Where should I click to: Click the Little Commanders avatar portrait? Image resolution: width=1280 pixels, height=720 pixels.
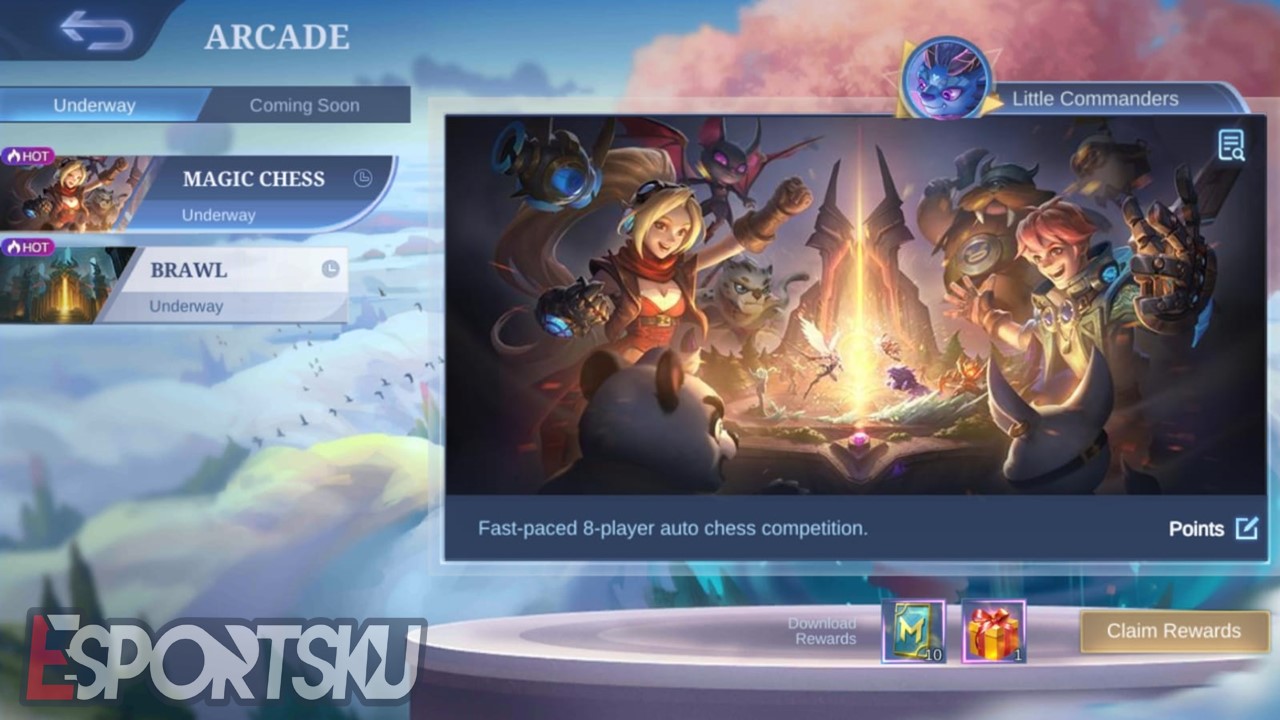(x=948, y=75)
